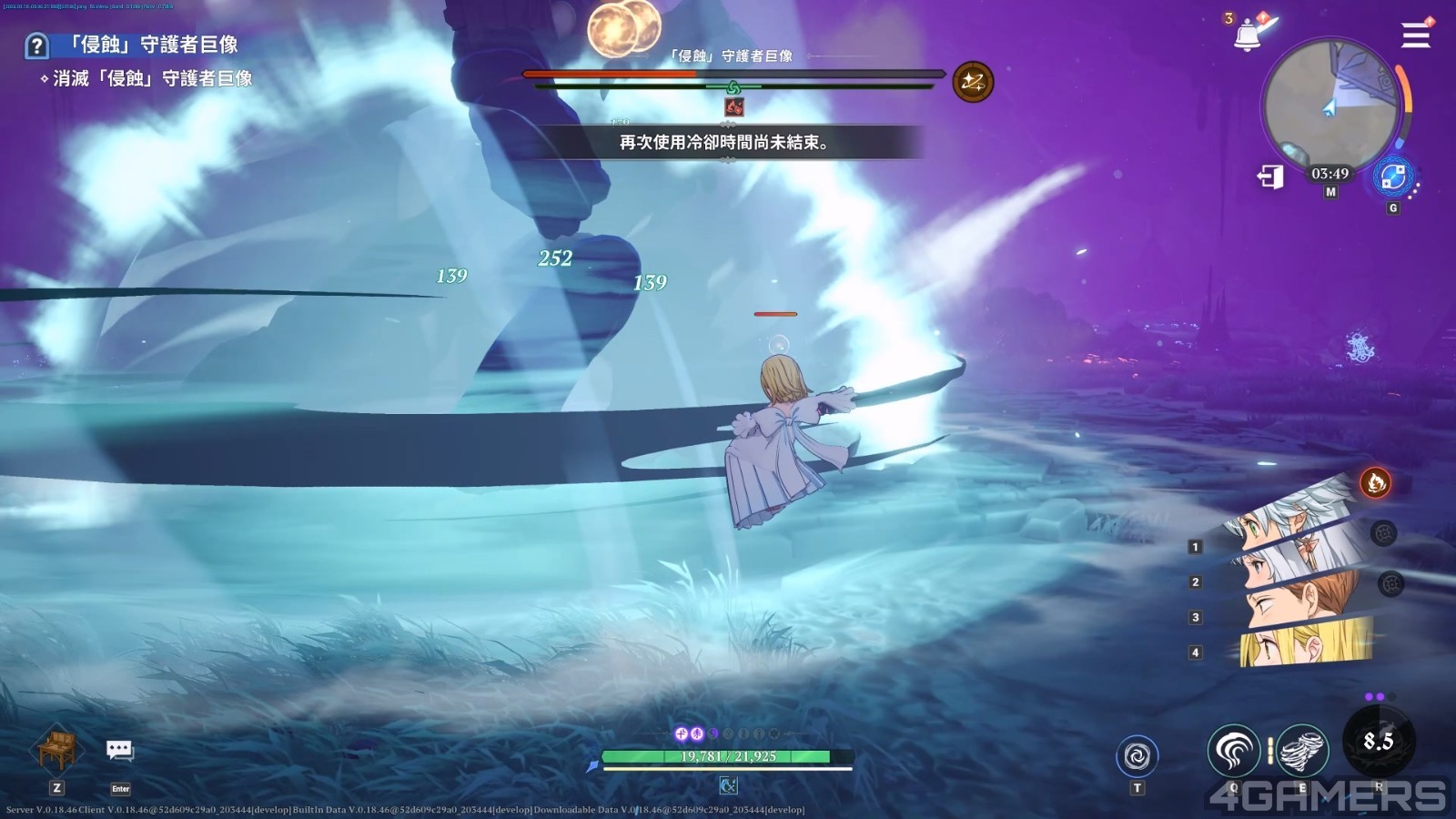Activate the flame burst icon above party
Image resolution: width=1456 pixels, height=819 pixels.
tap(1375, 481)
